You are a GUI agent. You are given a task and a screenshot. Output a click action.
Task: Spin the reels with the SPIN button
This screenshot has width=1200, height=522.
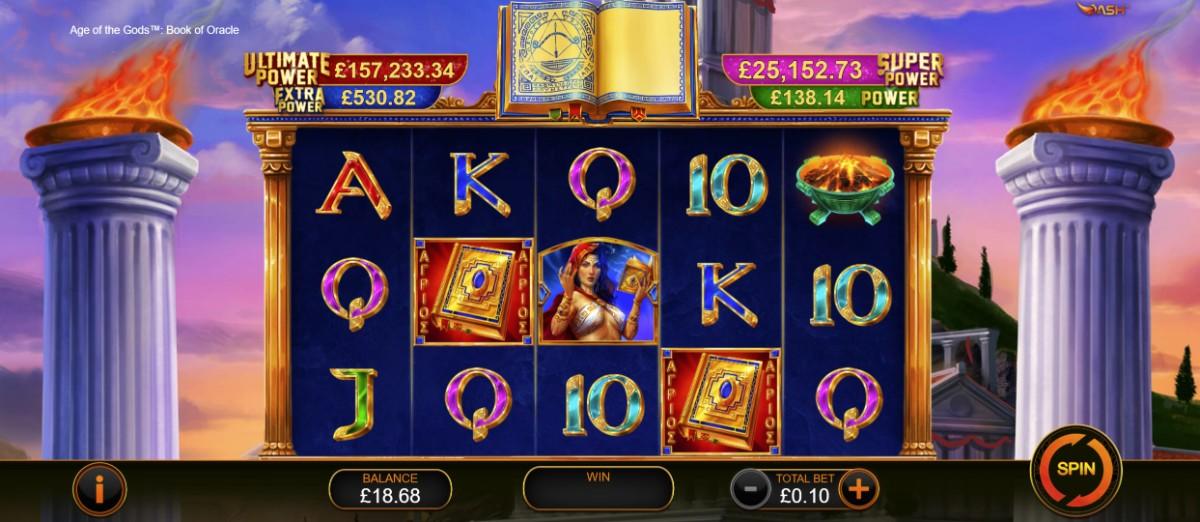[x=1076, y=469]
